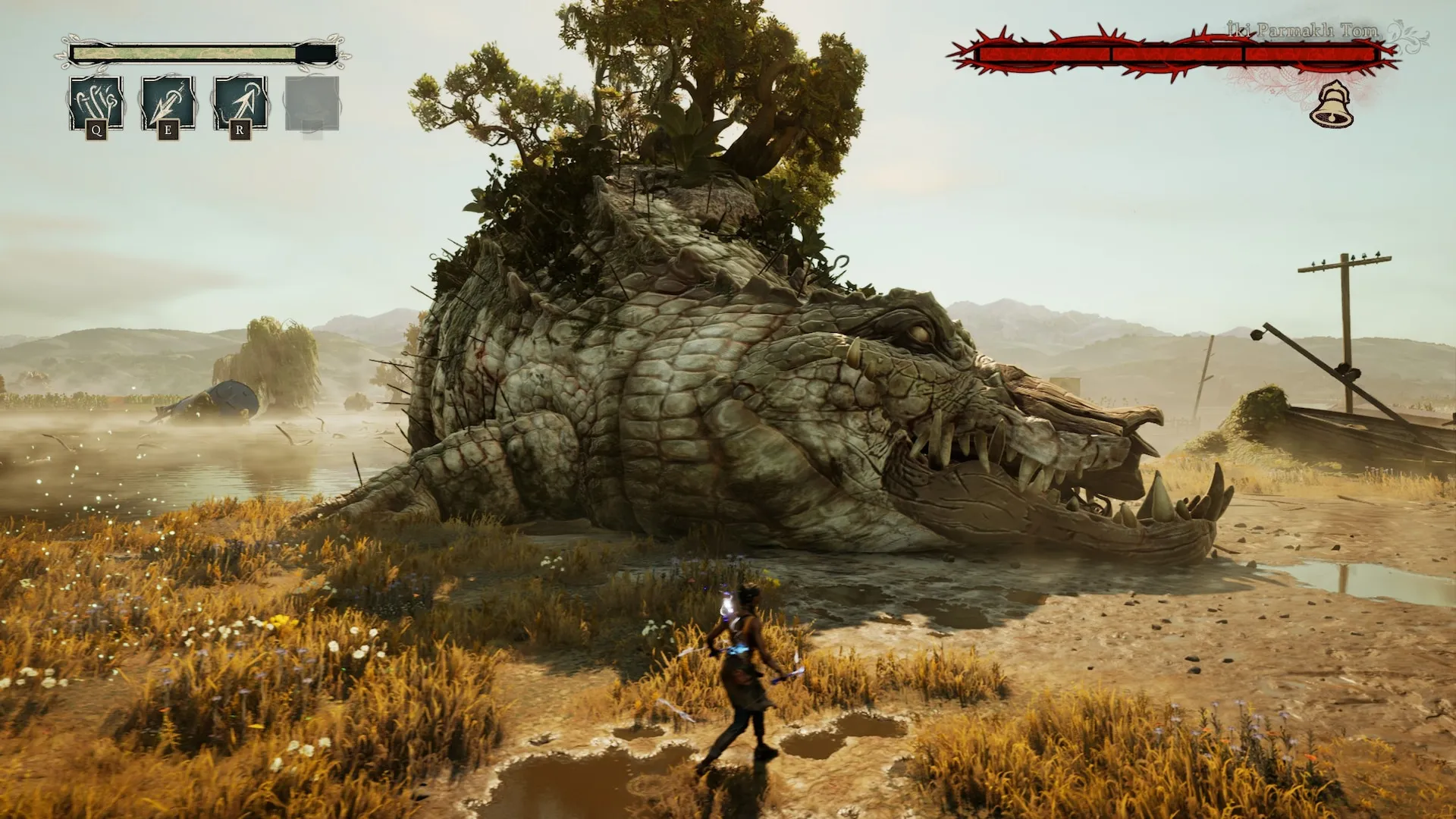Click the bell icon under the boss bar
The image size is (1456, 819).
[x=1332, y=105]
